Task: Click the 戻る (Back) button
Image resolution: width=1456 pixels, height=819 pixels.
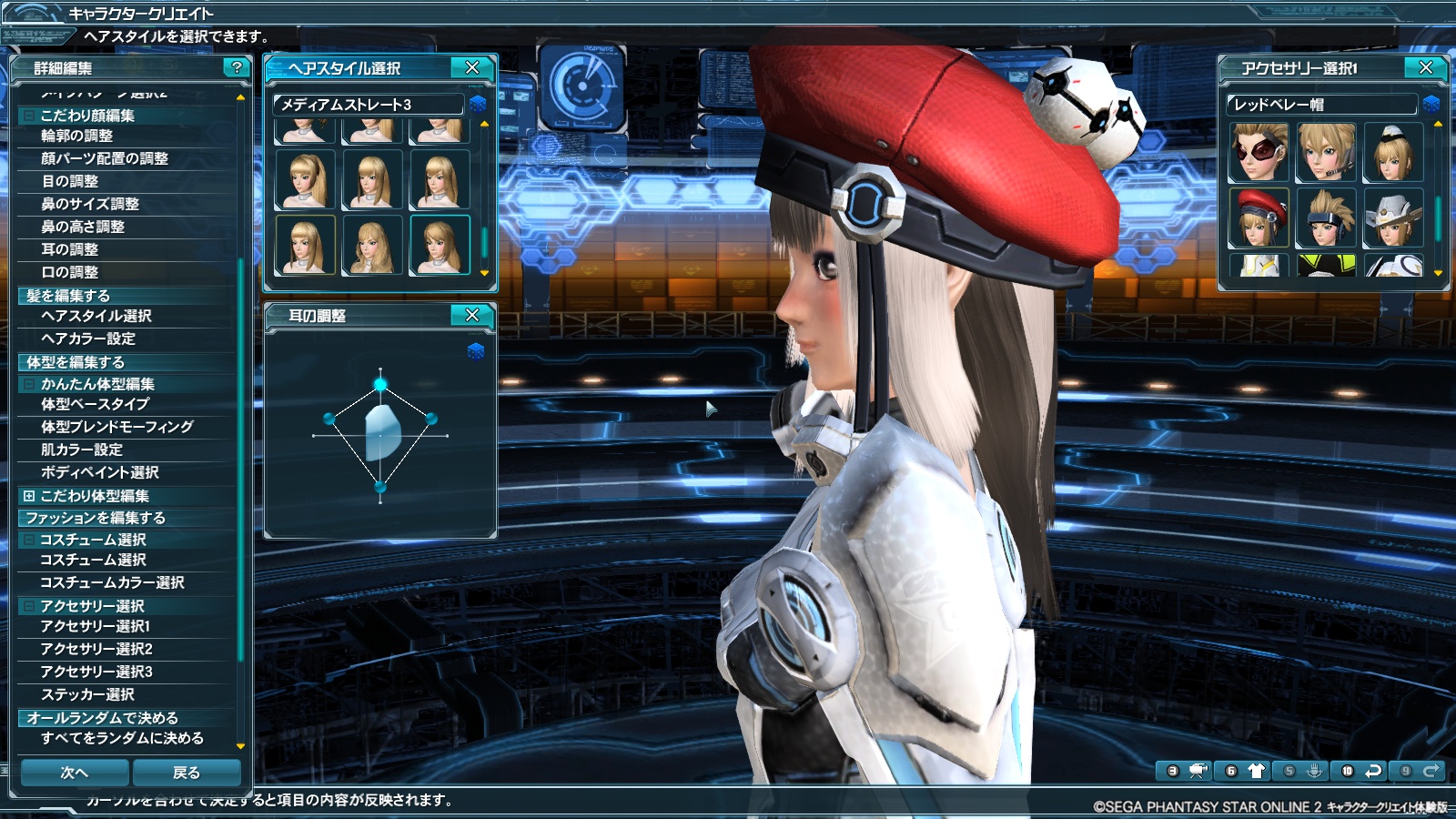Action: tap(187, 773)
